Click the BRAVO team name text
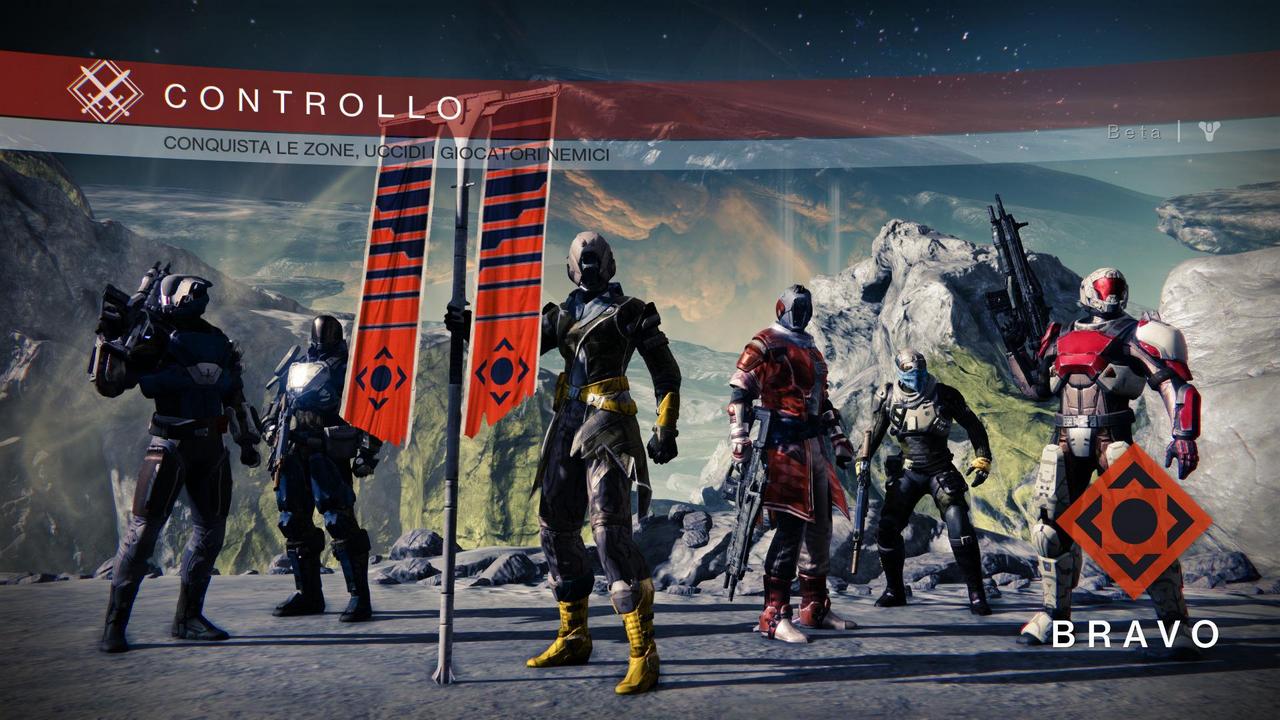1280x720 pixels. point(1137,634)
